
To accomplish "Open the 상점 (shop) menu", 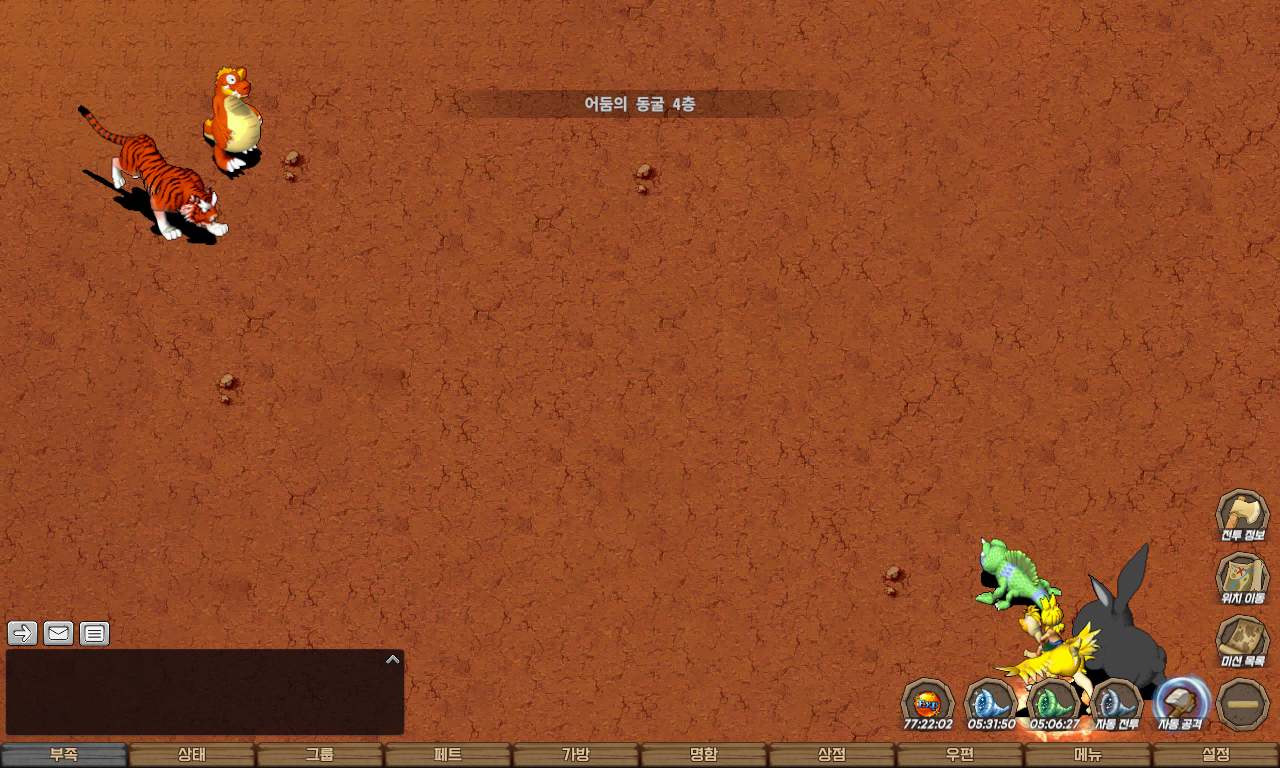I will point(832,755).
